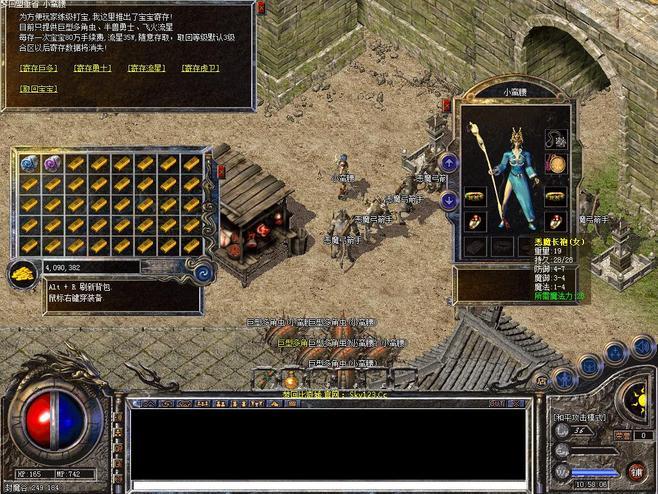Page down with the character panel down arrow
This screenshot has width=658, height=494.
[x=450, y=200]
